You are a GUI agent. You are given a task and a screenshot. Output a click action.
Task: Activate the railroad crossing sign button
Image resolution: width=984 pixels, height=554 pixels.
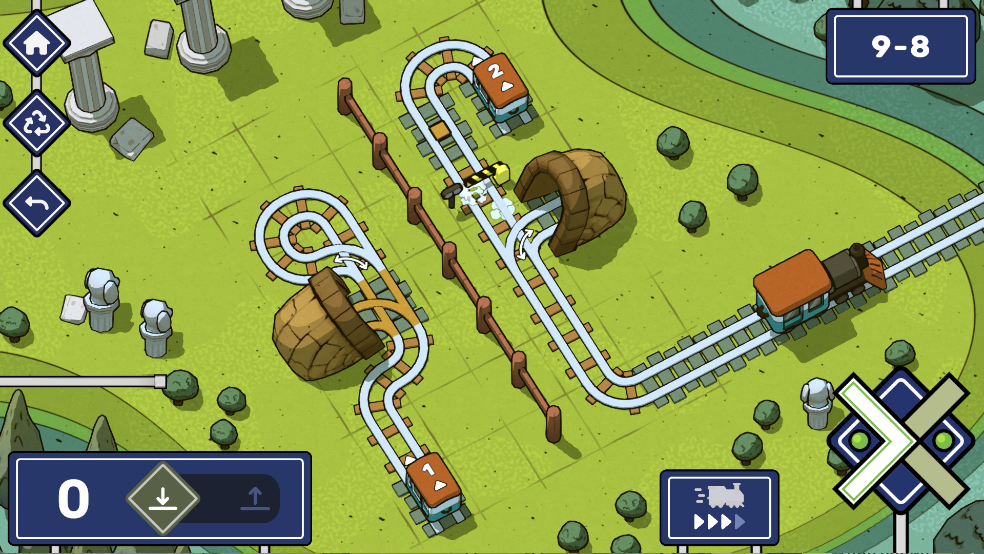[x=901, y=440]
